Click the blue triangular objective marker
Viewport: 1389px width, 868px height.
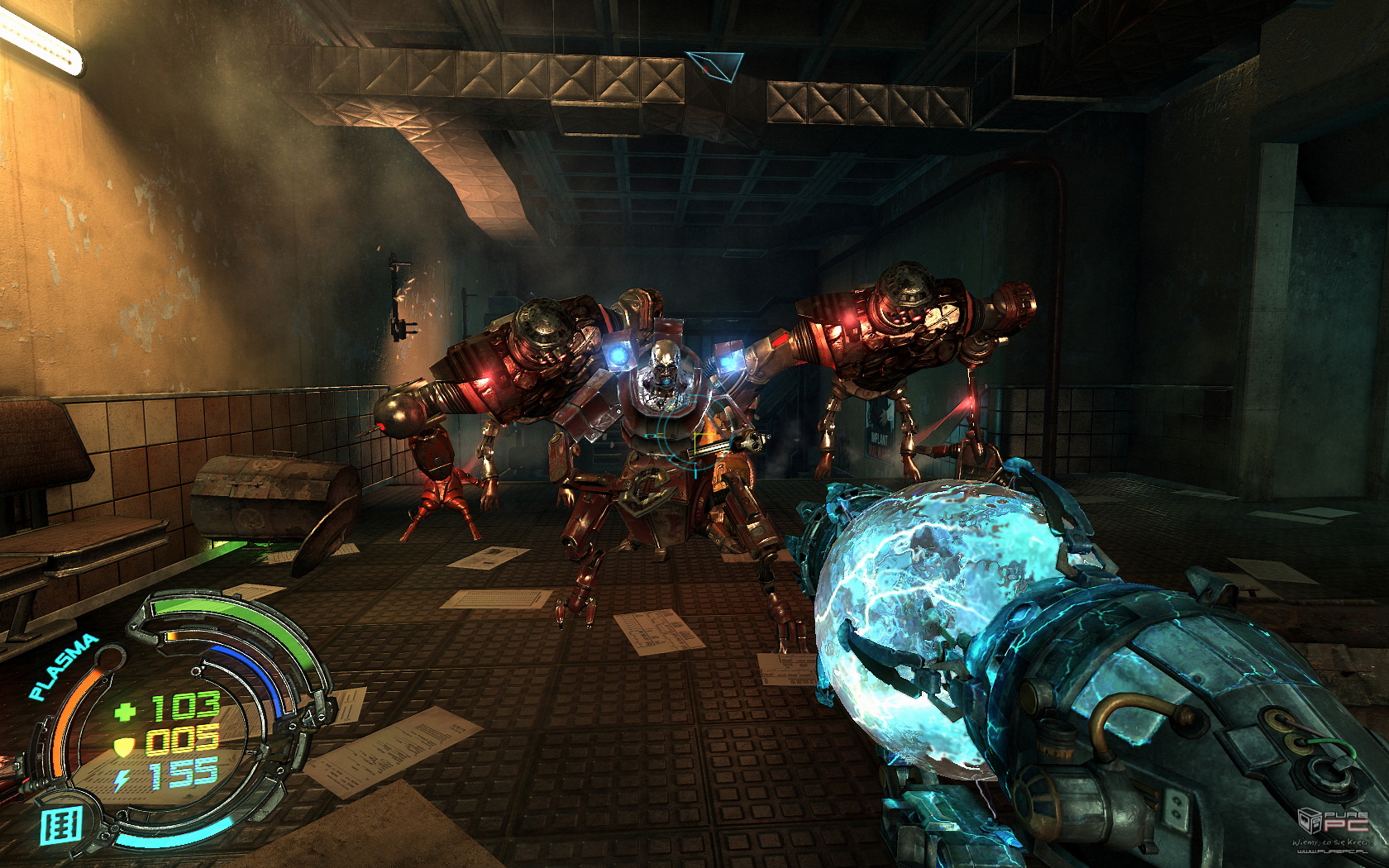pyautogui.click(x=714, y=65)
